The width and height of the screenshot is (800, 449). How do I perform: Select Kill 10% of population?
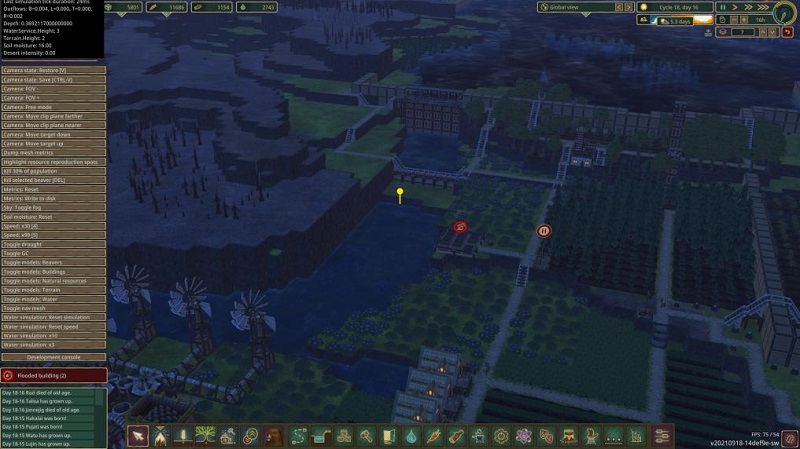point(54,170)
